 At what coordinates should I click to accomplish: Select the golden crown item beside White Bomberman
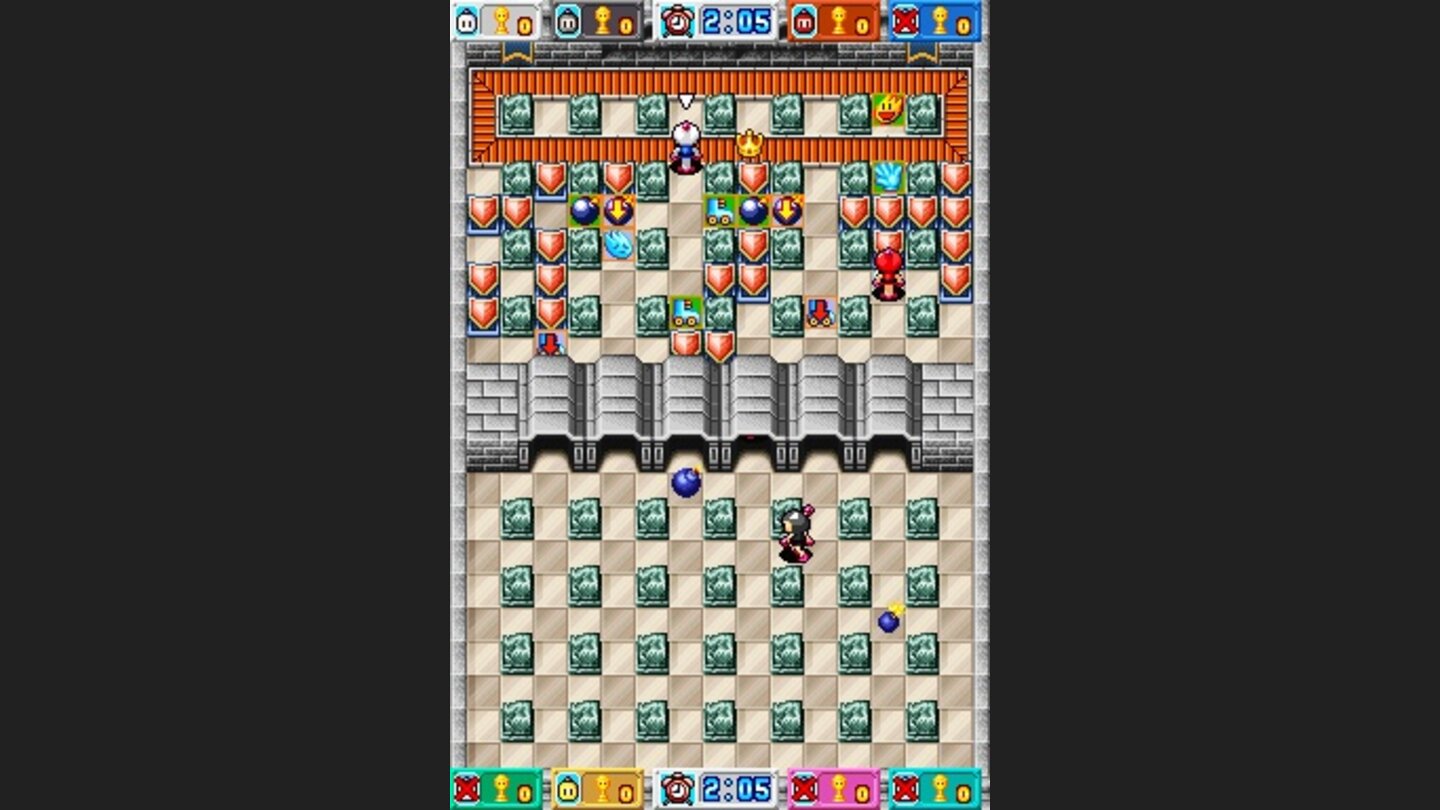[748, 141]
